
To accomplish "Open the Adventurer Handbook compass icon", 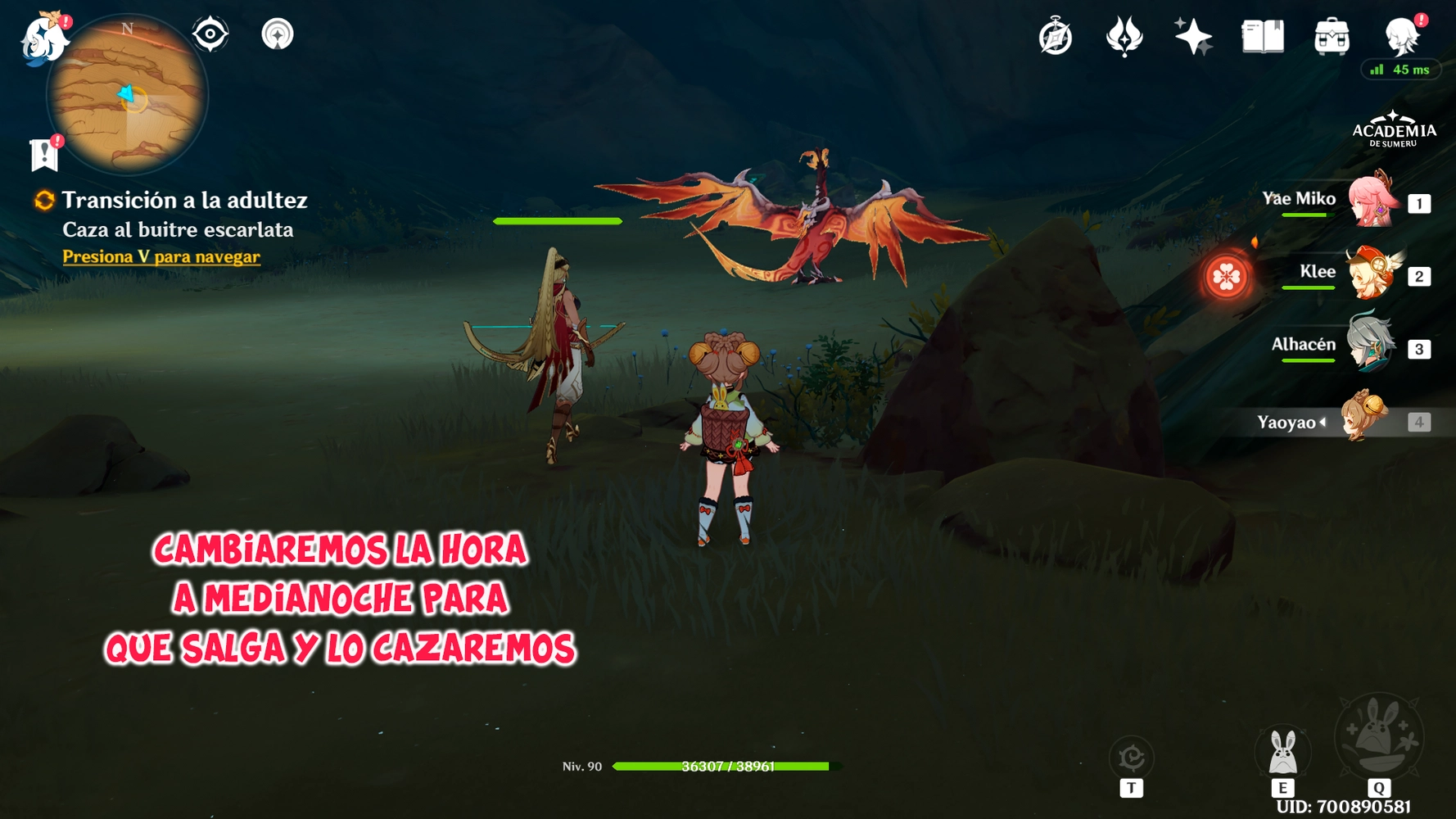I will [1056, 36].
